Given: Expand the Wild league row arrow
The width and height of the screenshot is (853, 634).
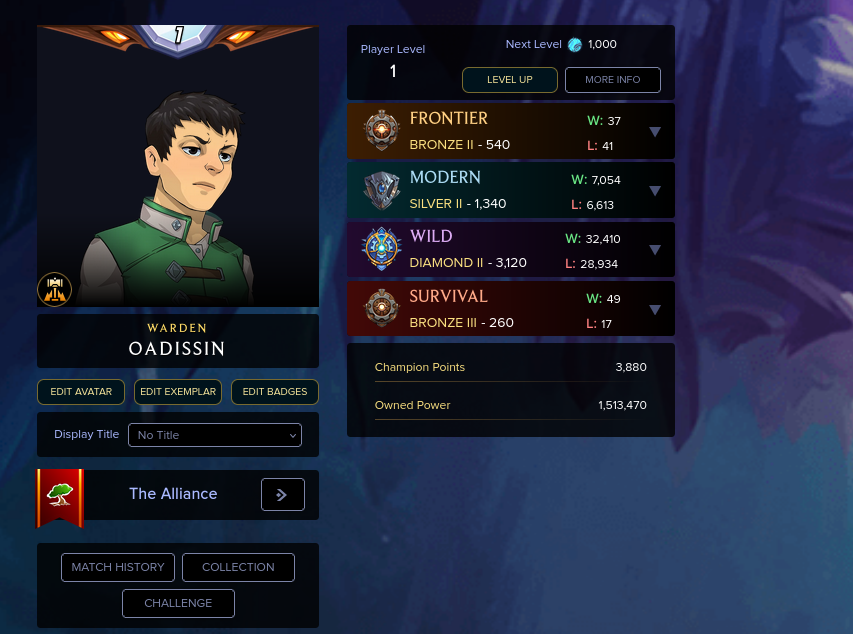Looking at the screenshot, I should pos(655,250).
